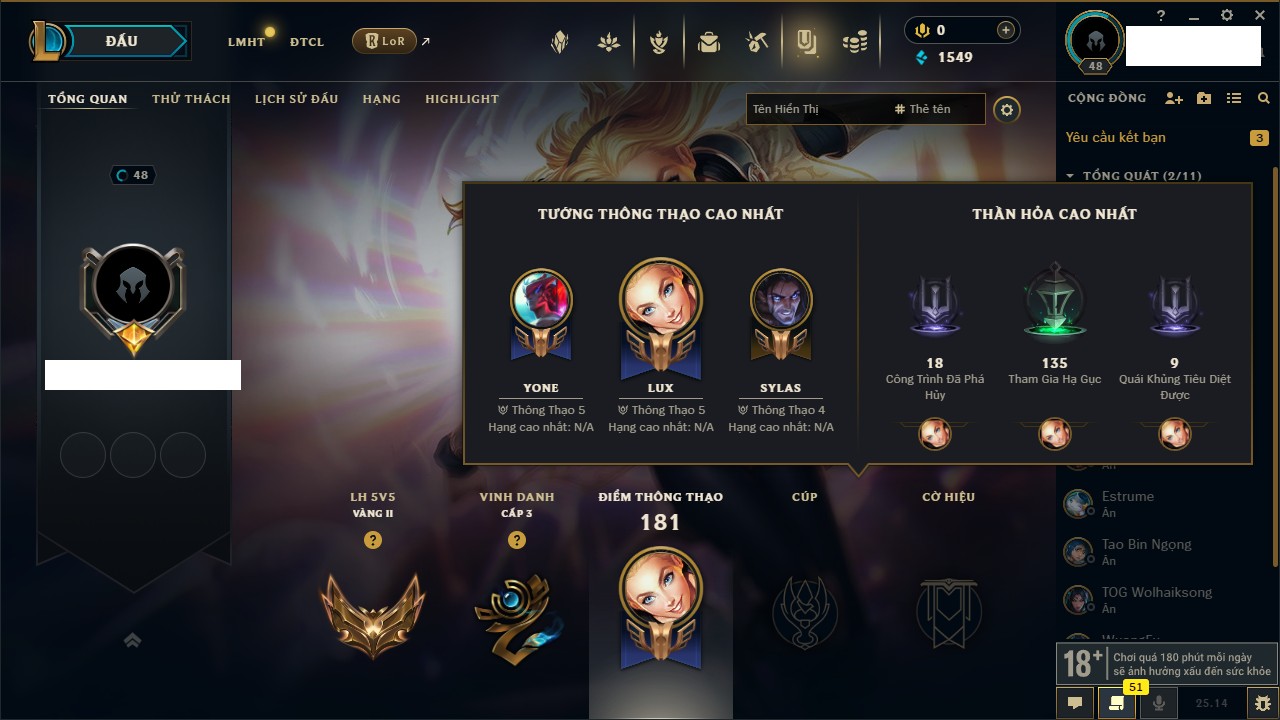1280x720 pixels.
Task: Select the HẠNG tab
Action: coord(381,99)
